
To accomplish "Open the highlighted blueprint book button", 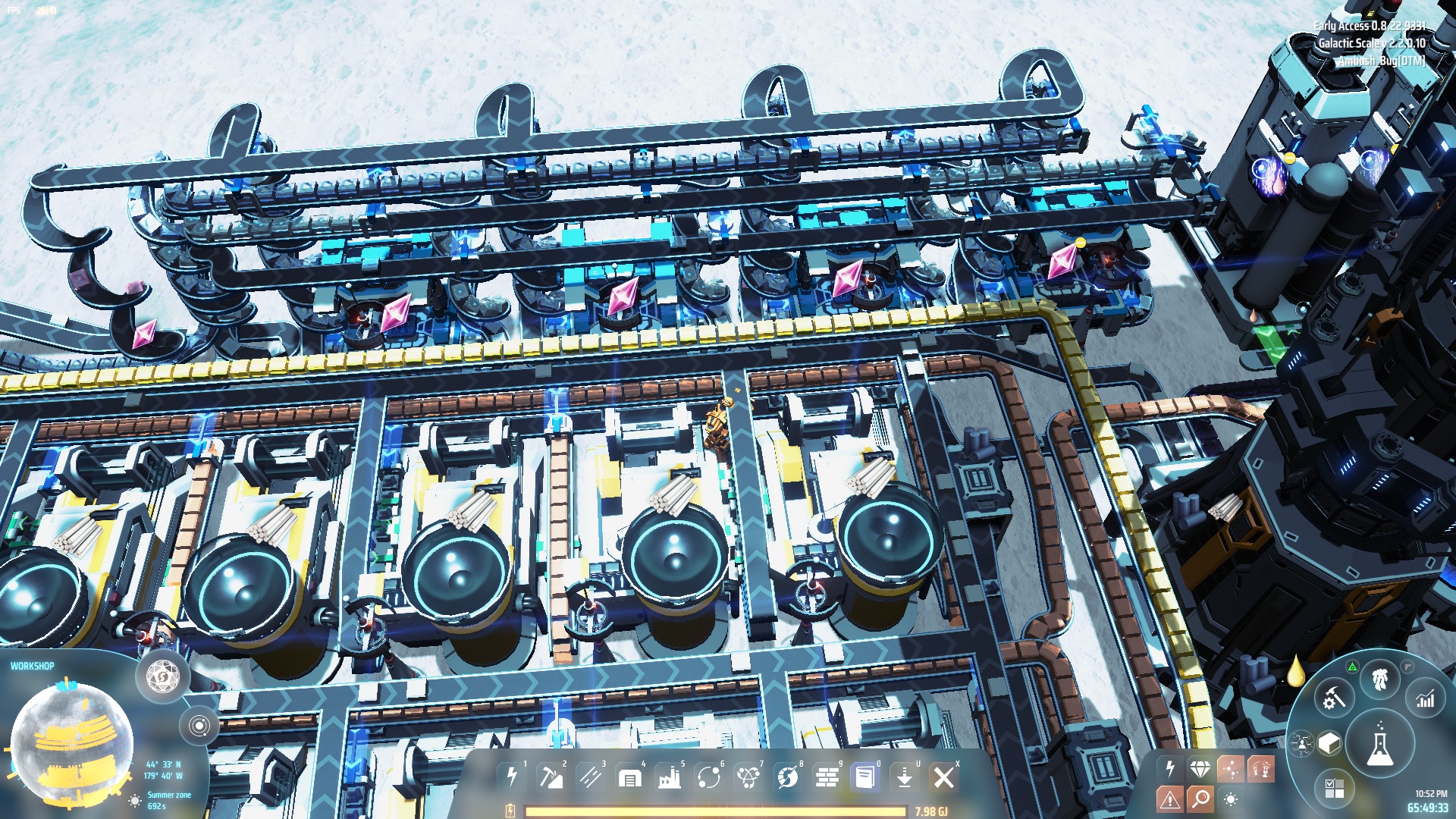I will pyautogui.click(x=865, y=777).
